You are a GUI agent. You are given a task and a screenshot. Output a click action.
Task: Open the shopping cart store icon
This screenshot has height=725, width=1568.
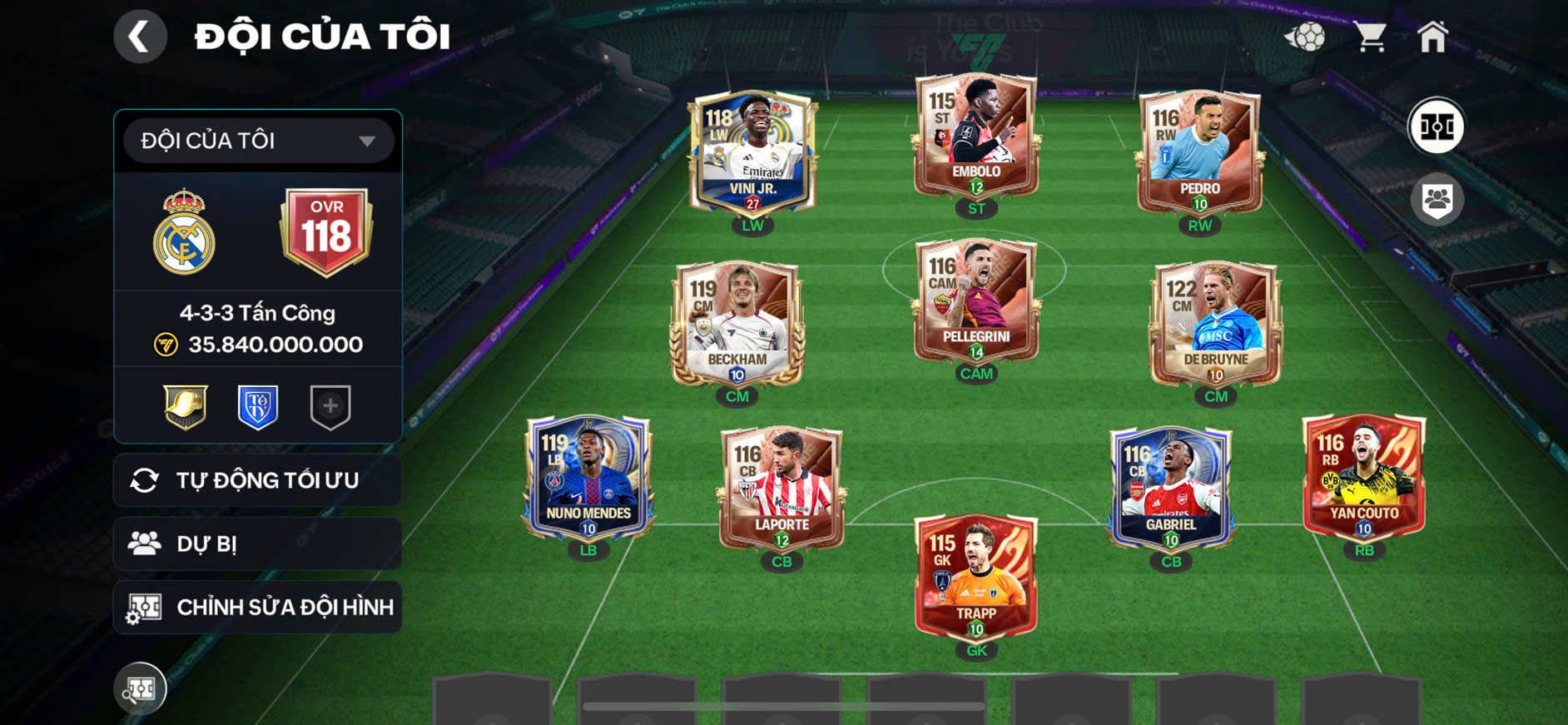(1370, 35)
